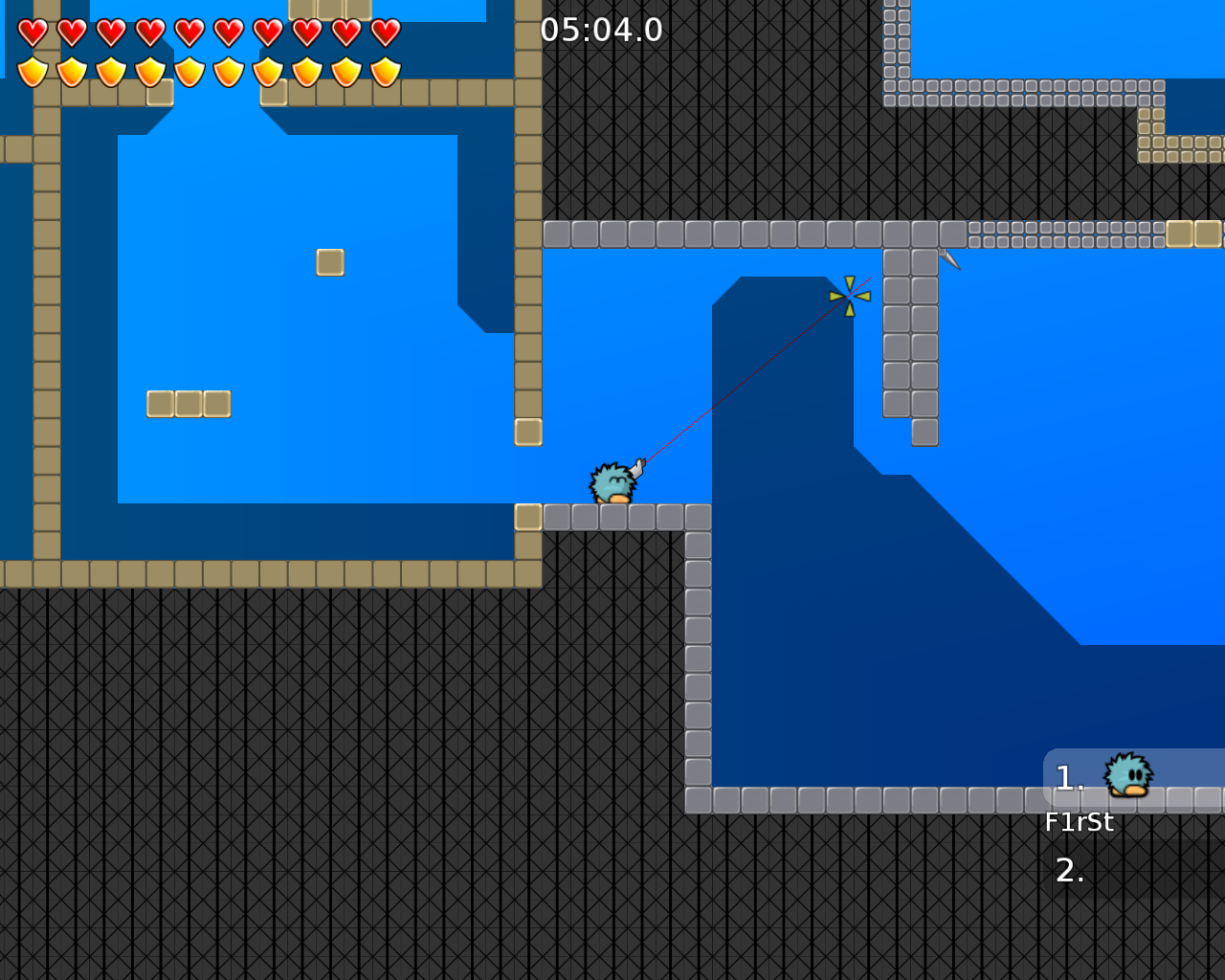1225x980 pixels.
Task: Click the spike hazard near the gray pillar
Action: pyautogui.click(x=947, y=259)
